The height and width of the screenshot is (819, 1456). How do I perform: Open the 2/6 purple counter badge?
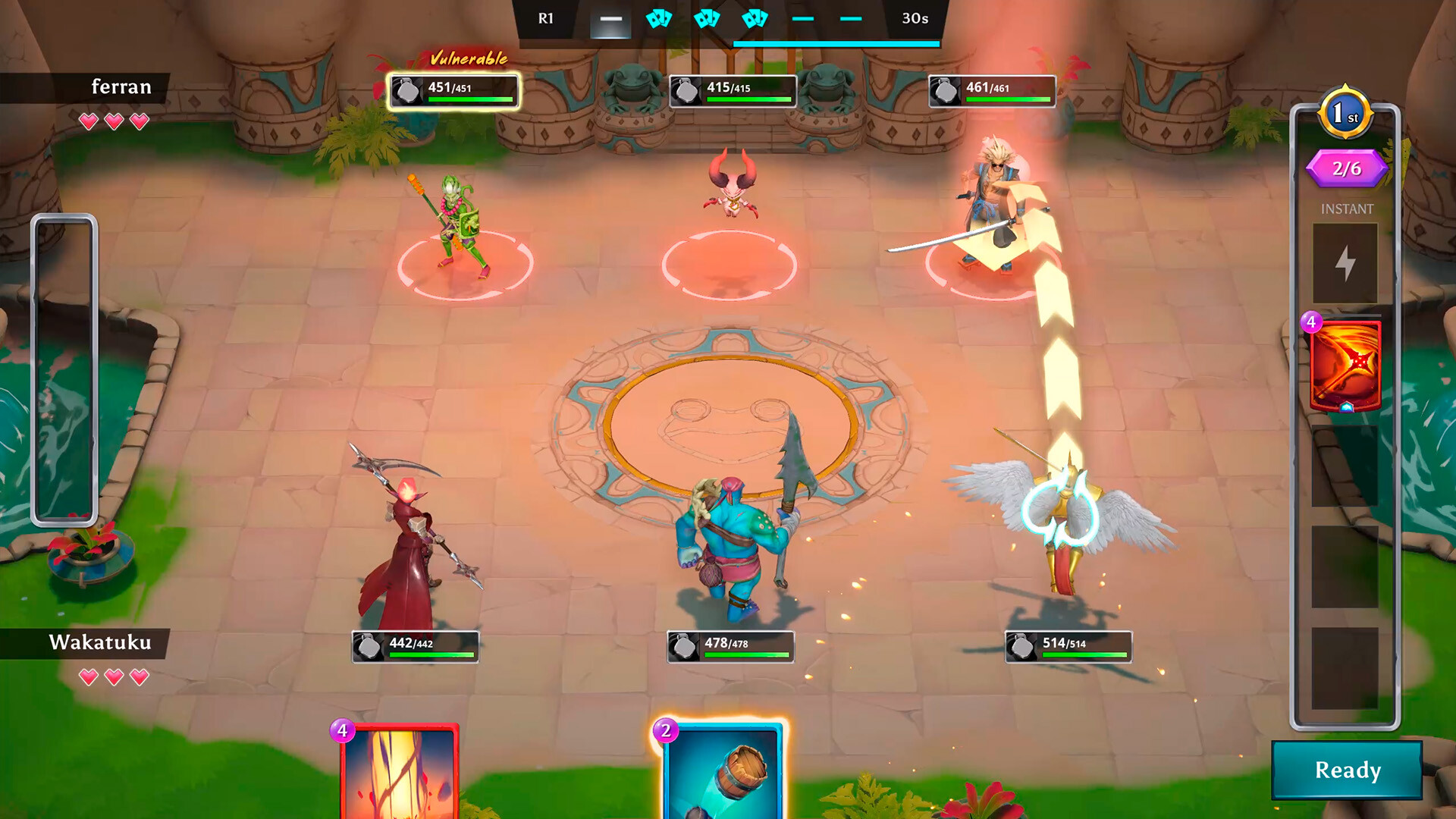point(1346,168)
